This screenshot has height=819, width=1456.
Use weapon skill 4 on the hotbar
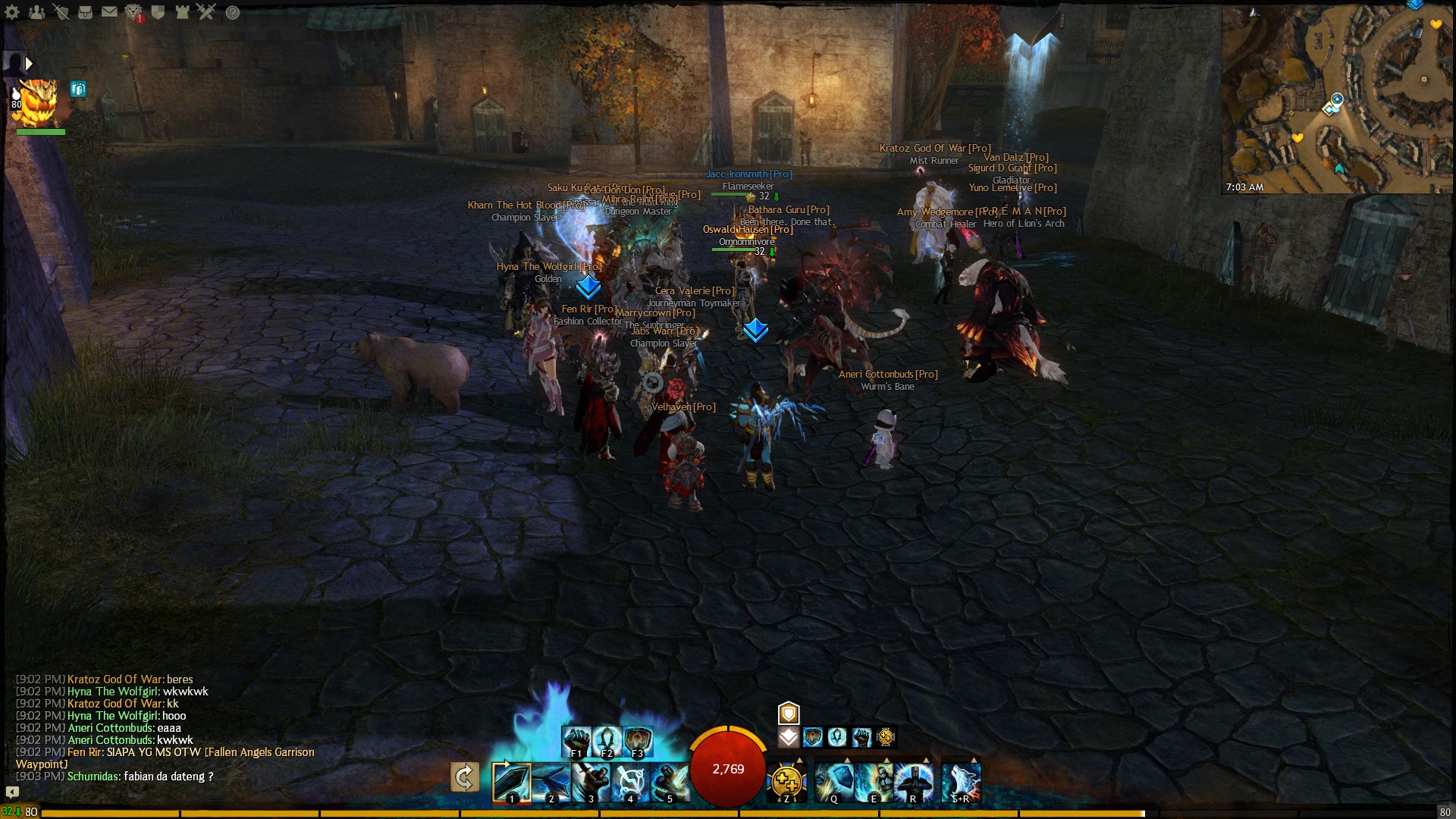[x=630, y=782]
